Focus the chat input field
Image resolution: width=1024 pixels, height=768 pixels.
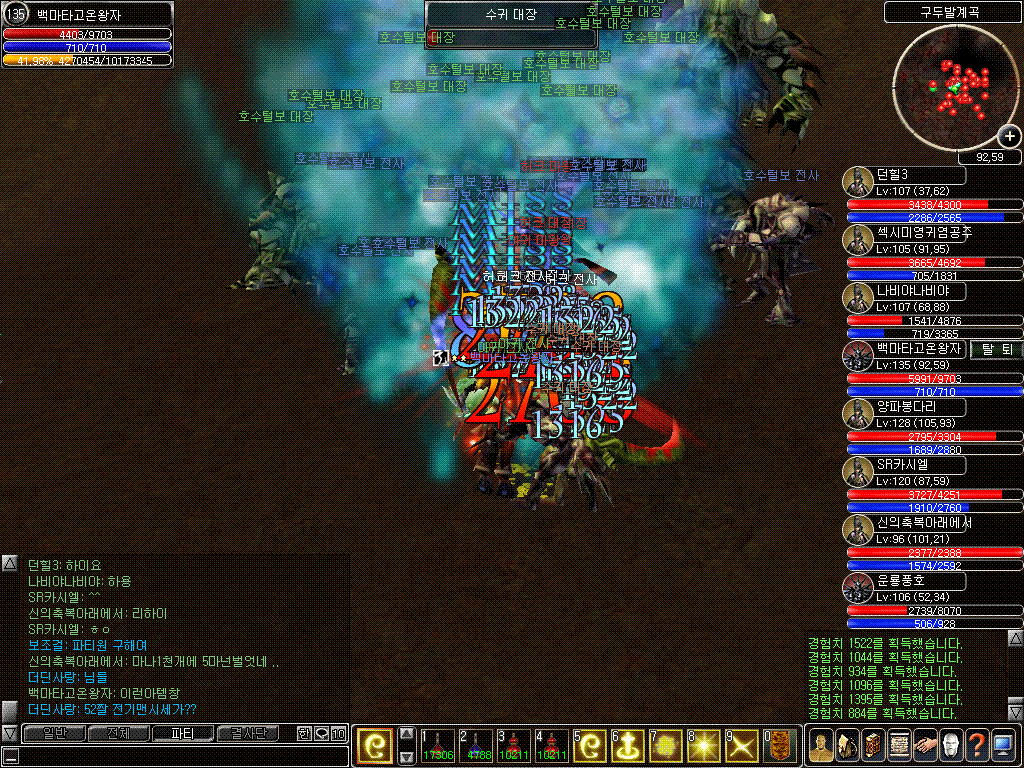(180, 756)
